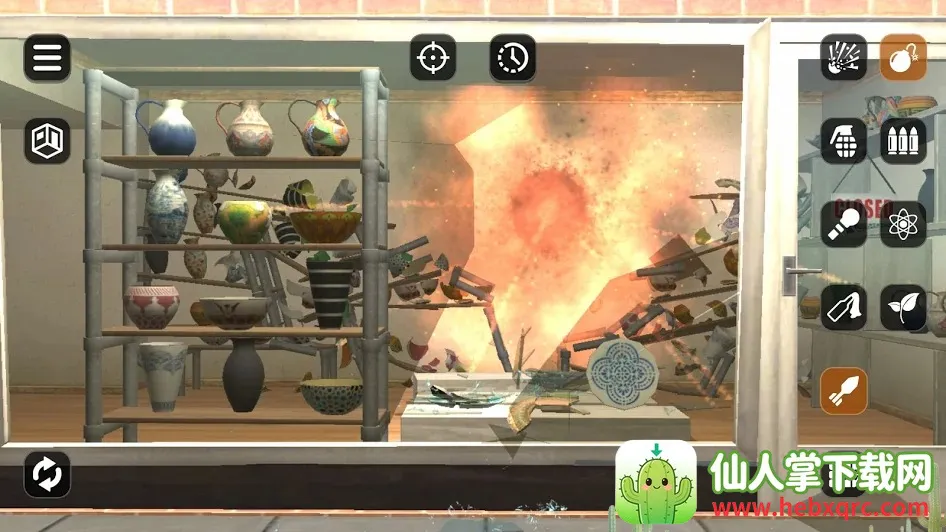Pick the bullets ammo weapon
Image resolution: width=946 pixels, height=532 pixels.
point(903,141)
